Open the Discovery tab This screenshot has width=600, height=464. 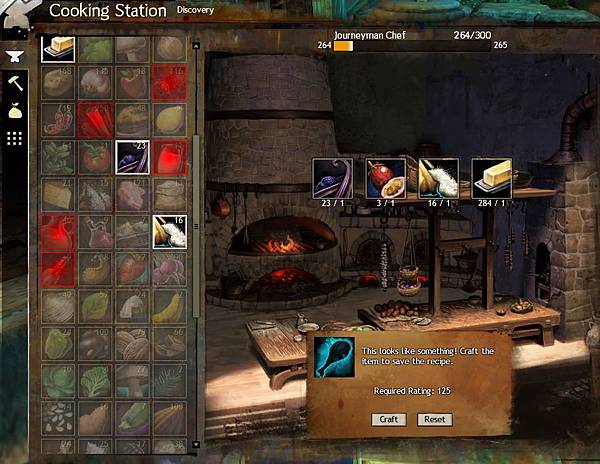click(195, 10)
